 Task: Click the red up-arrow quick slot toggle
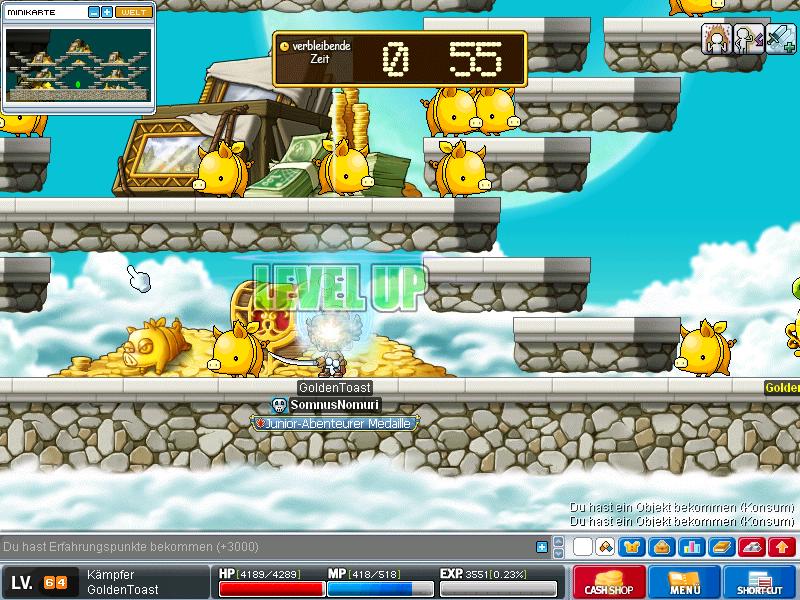point(782,547)
